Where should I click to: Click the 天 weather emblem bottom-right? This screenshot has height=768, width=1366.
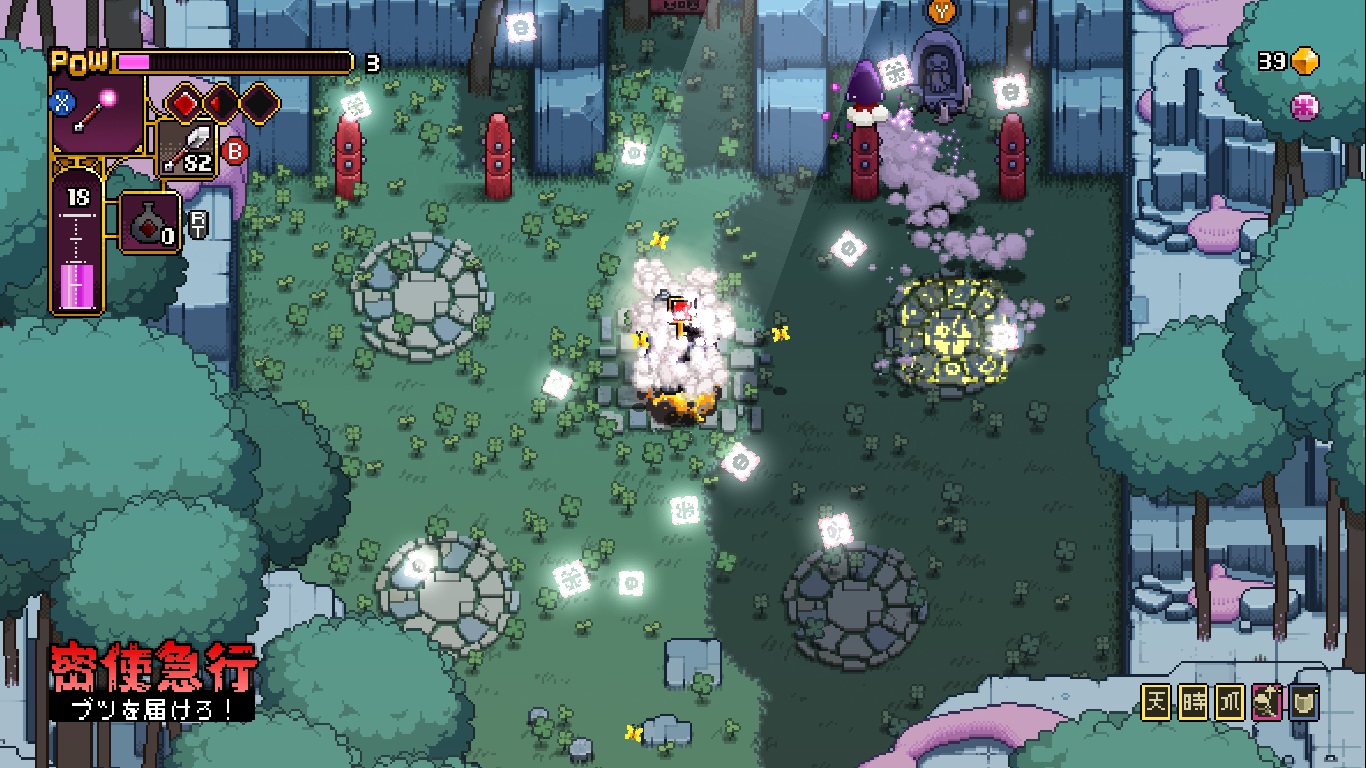1157,702
